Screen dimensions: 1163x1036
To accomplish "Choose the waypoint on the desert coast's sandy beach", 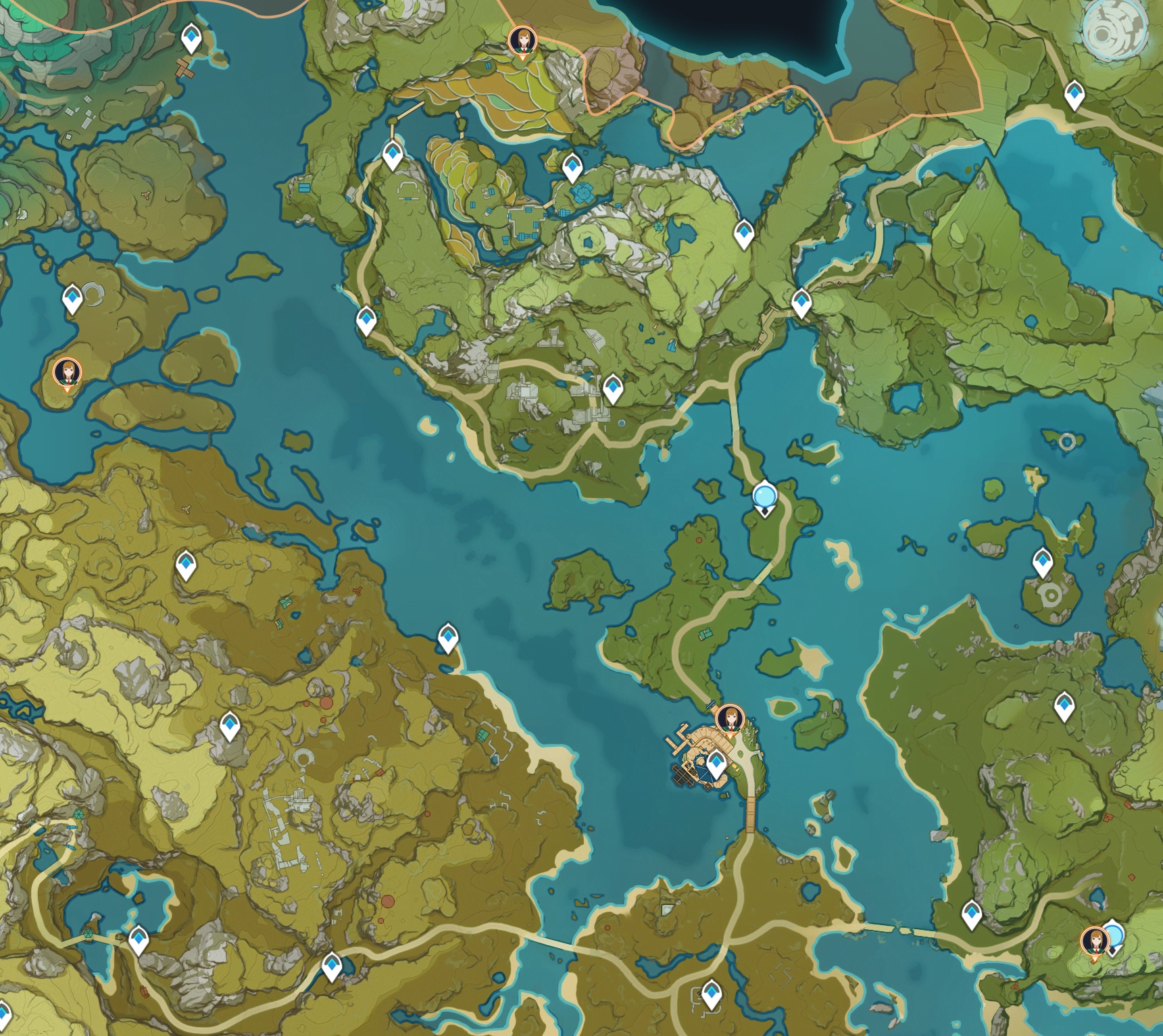I will point(448,637).
